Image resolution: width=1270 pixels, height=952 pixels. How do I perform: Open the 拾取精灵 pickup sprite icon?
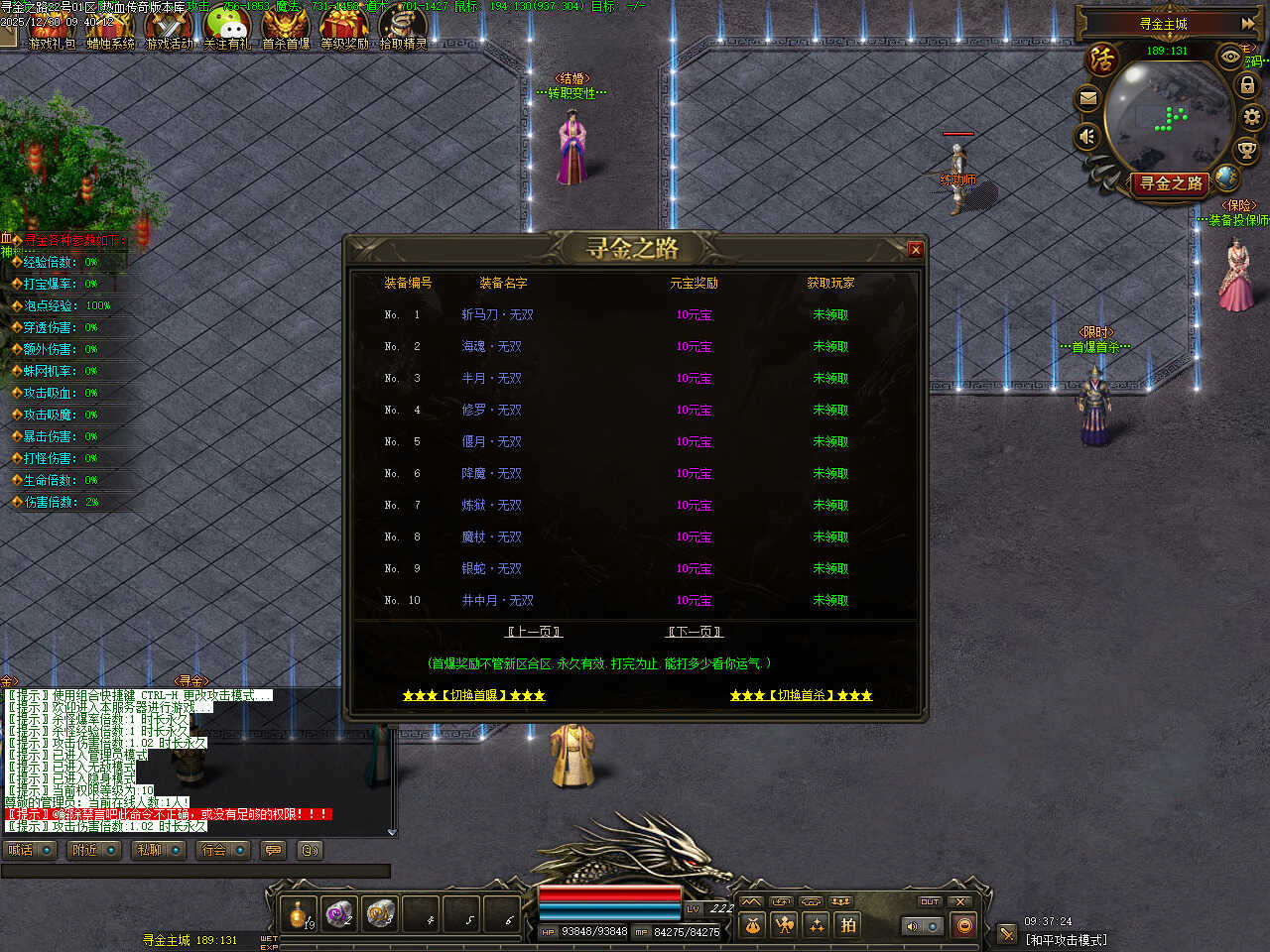(x=403, y=27)
